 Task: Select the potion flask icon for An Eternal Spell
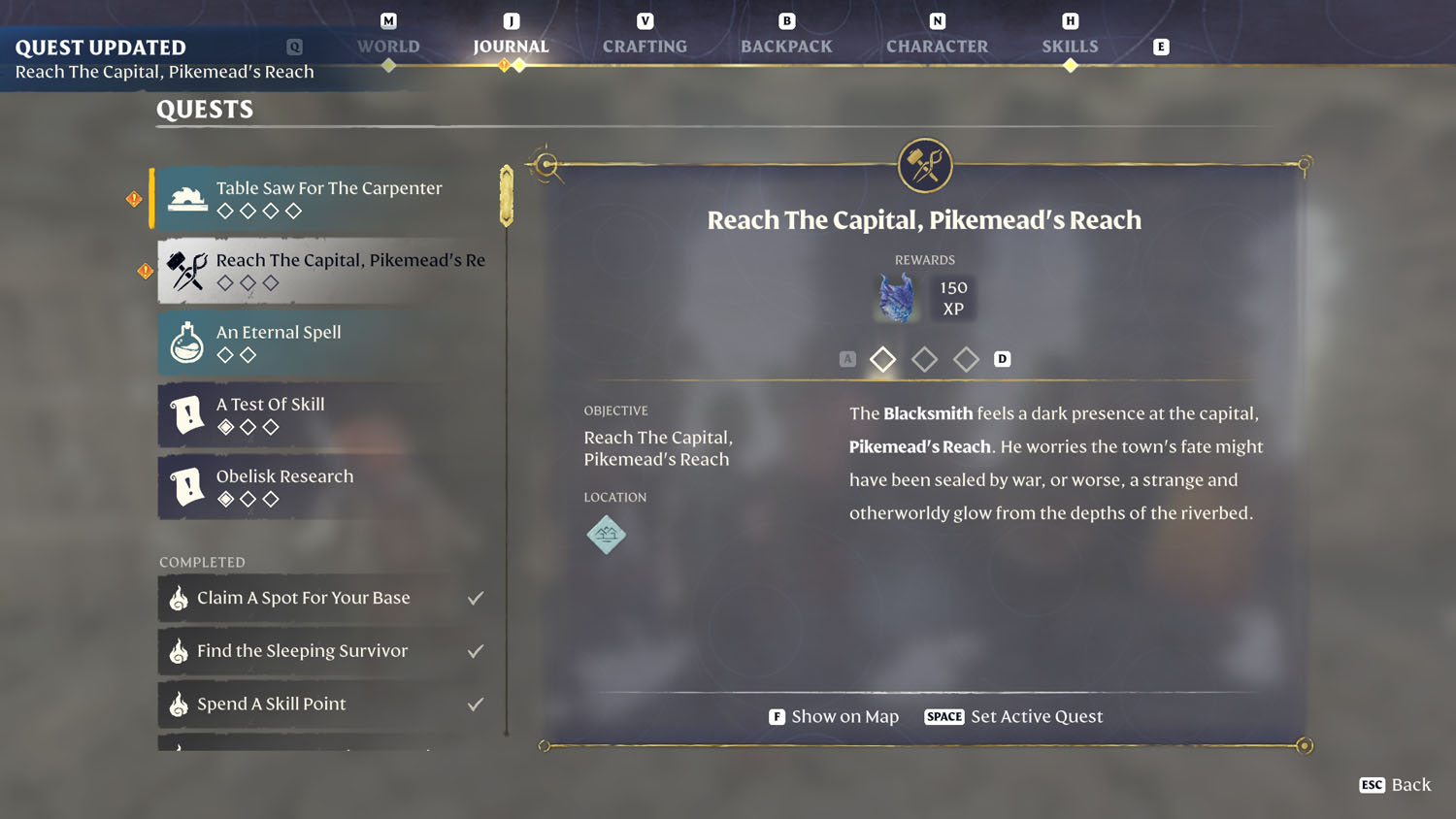point(186,342)
